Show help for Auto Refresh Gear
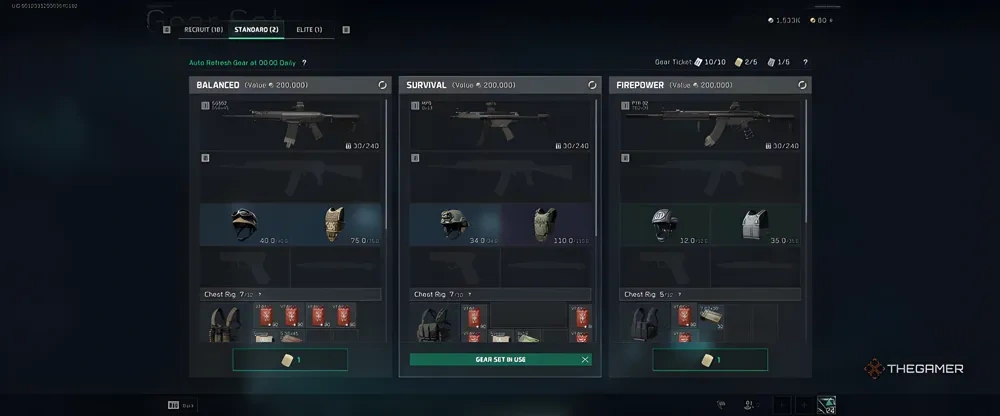This screenshot has width=1000, height=416. coord(304,62)
